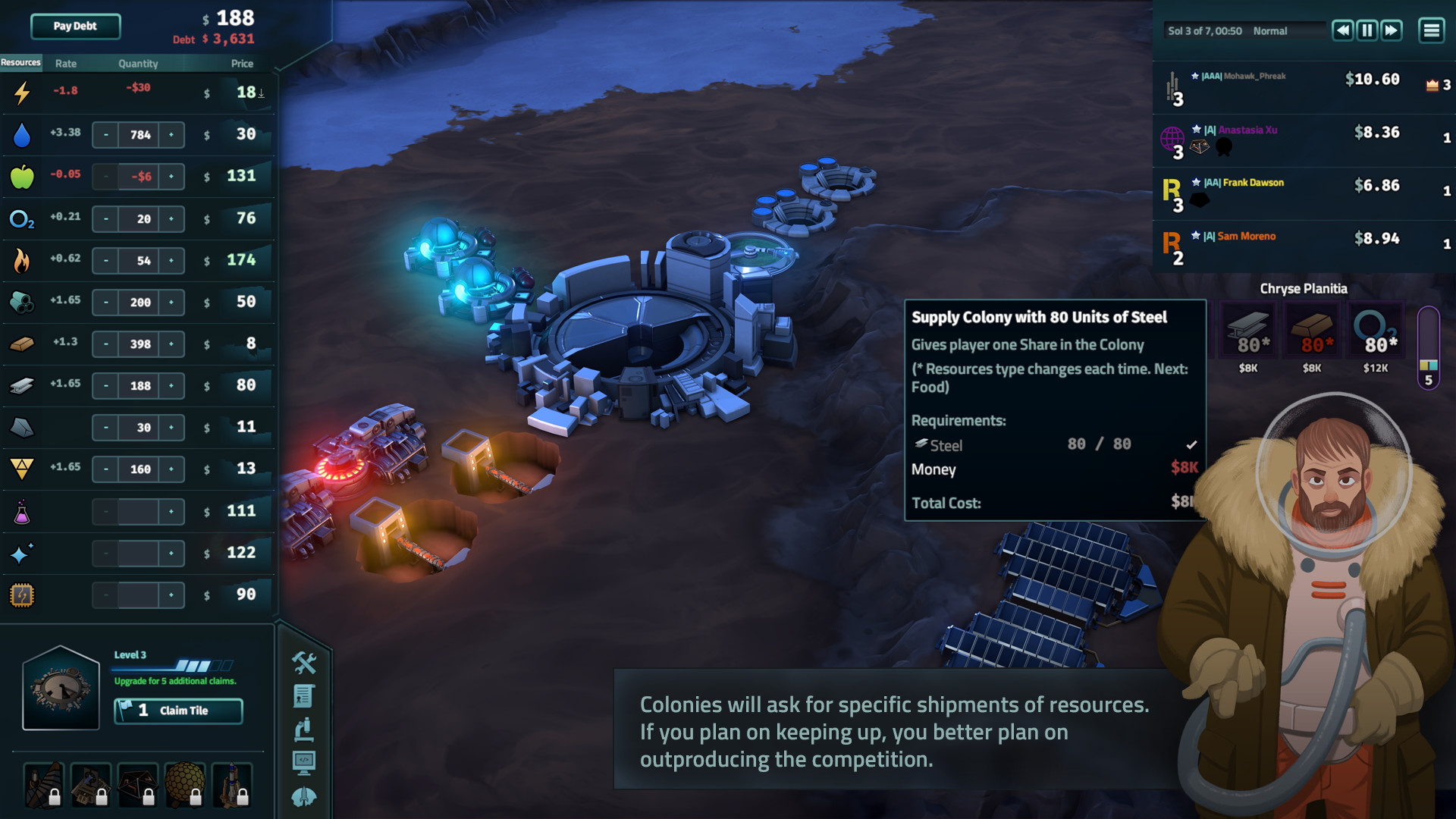Click the locked rocket building thumbnail
The height and width of the screenshot is (819, 1456).
tap(231, 786)
